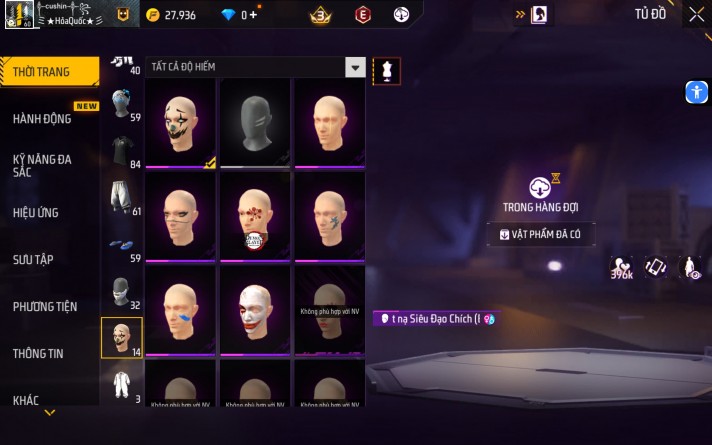Image resolution: width=712 pixels, height=445 pixels.
Task: Click the Vật Phẩm Đã Có button
Action: tap(540, 234)
